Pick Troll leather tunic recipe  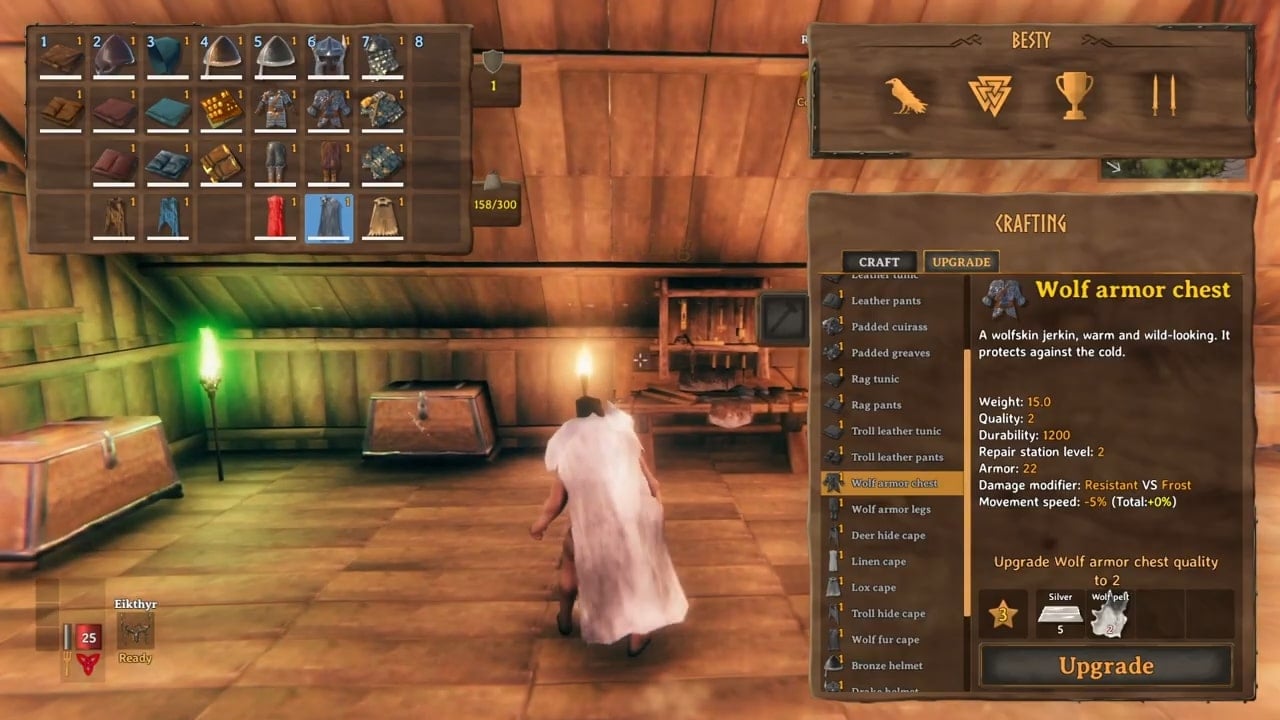tap(896, 431)
